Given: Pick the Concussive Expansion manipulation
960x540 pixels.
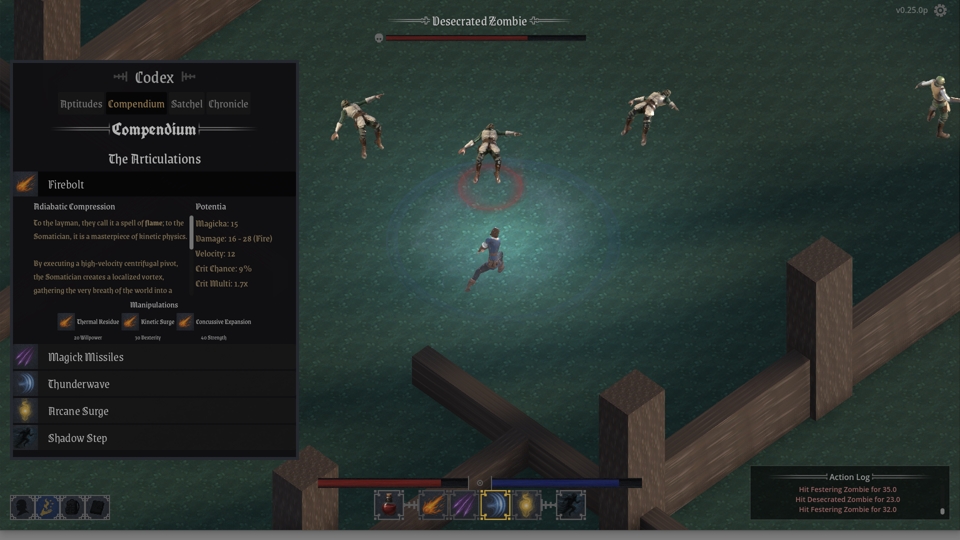Looking at the screenshot, I should (x=185, y=322).
